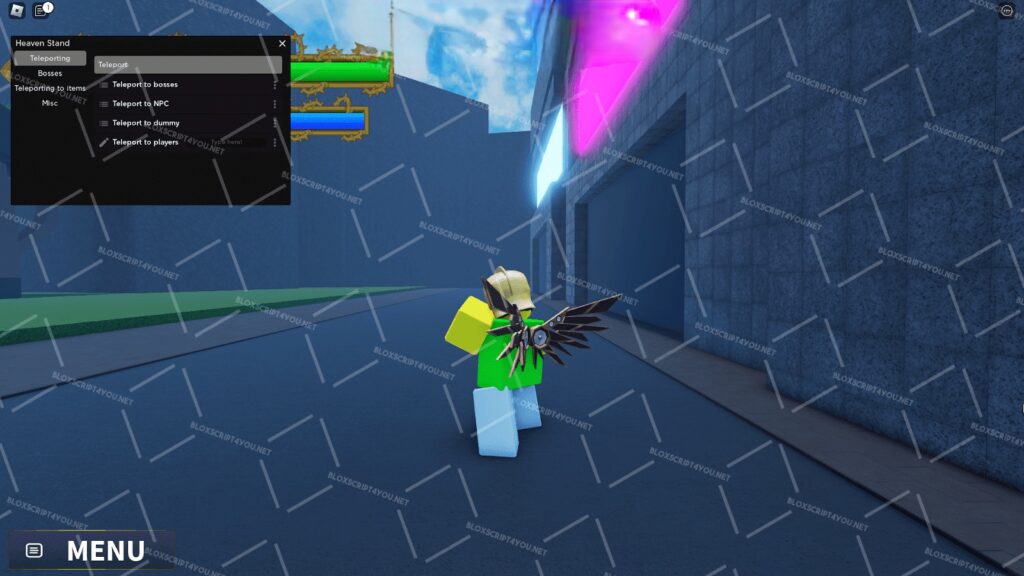Image resolution: width=1024 pixels, height=576 pixels.
Task: Open the Teleport to bosses list
Action: pyautogui.click(x=145, y=85)
